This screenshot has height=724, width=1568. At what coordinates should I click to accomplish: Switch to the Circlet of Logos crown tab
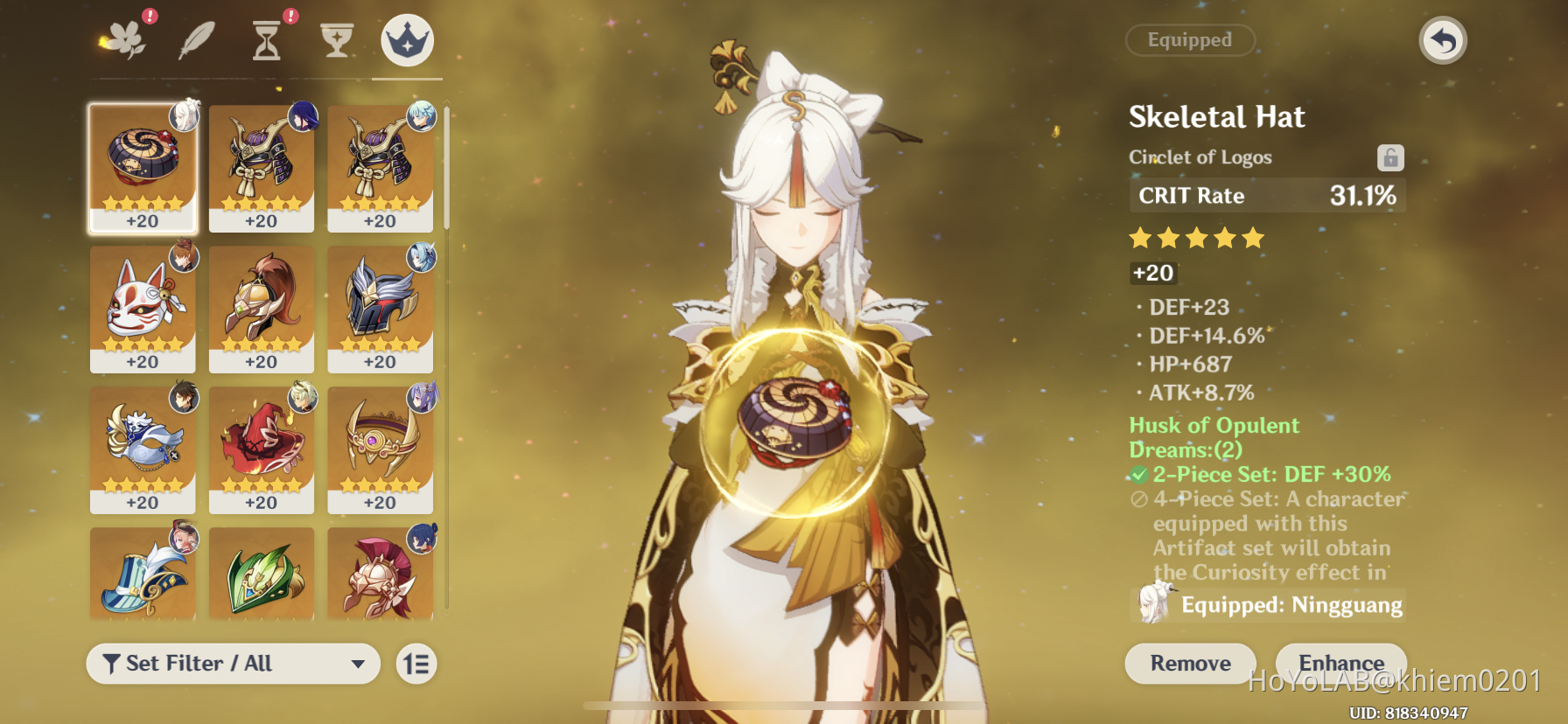(408, 39)
